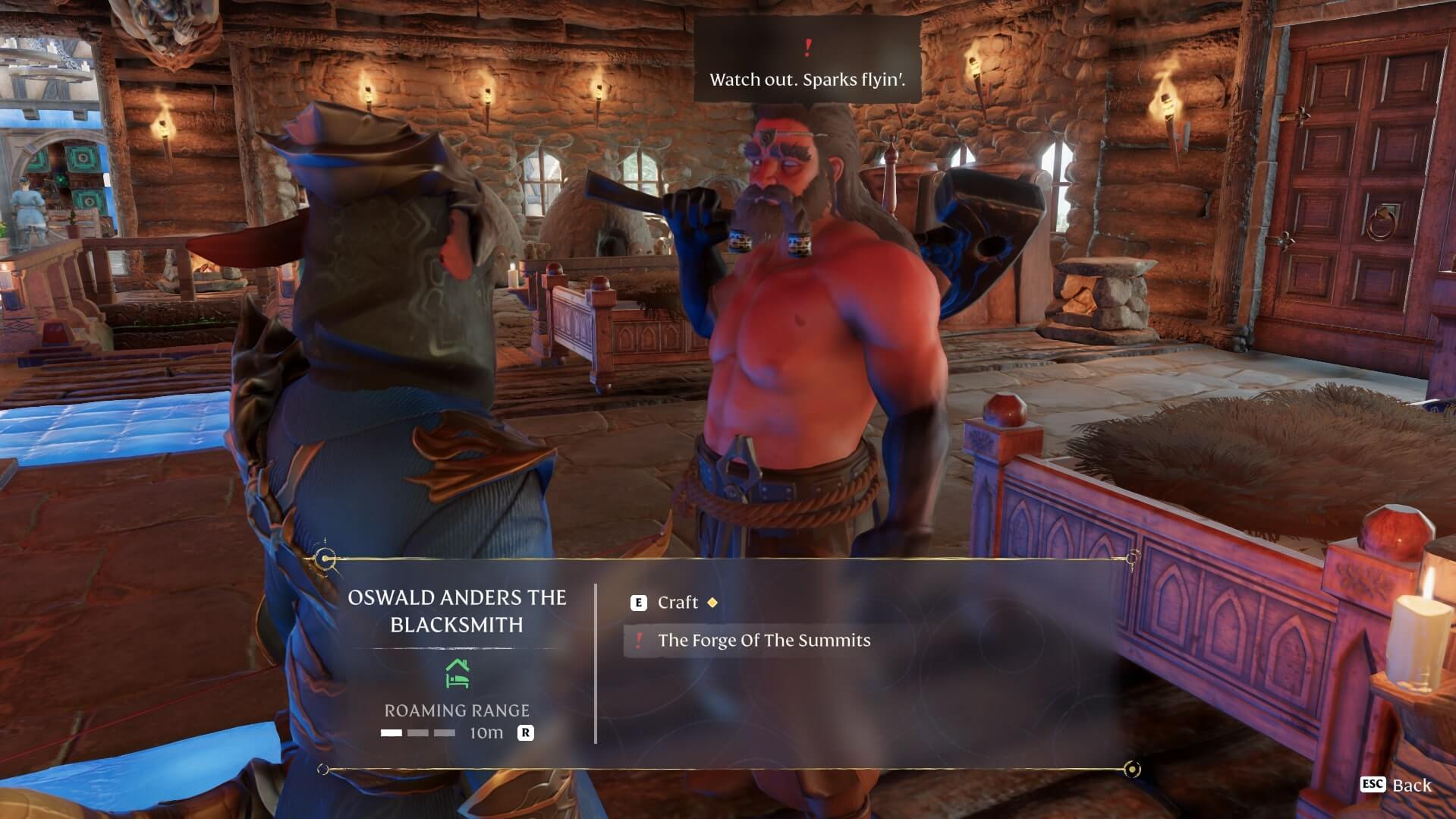Click the green bed house icon

457,673
